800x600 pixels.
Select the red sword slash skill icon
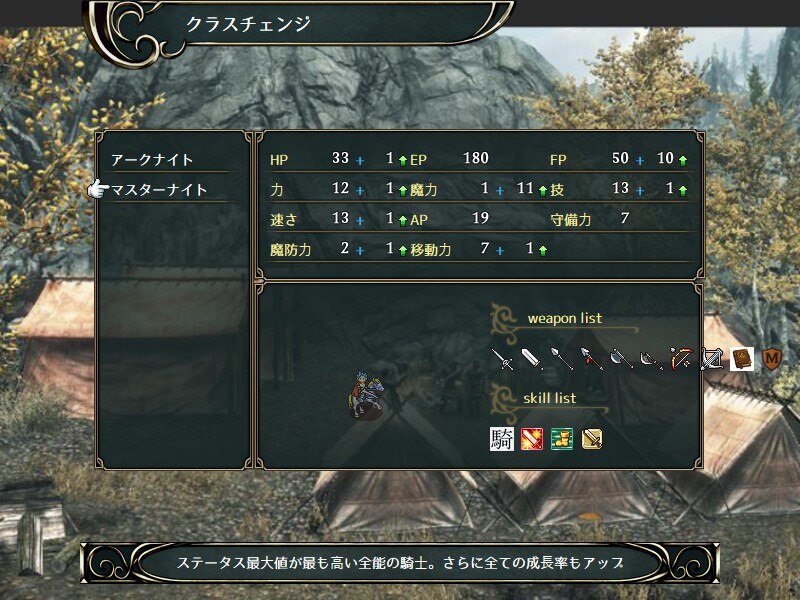coord(532,439)
